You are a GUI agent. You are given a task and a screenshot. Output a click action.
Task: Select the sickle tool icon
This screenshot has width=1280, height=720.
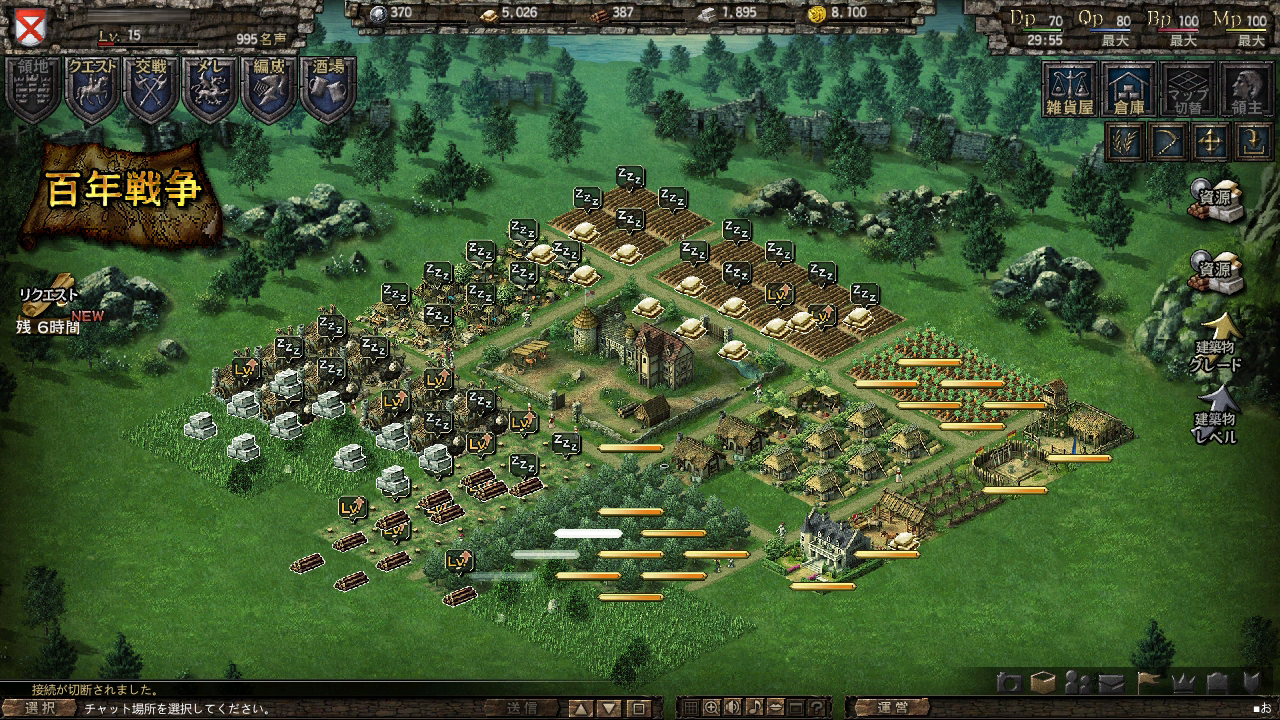(x=1167, y=141)
